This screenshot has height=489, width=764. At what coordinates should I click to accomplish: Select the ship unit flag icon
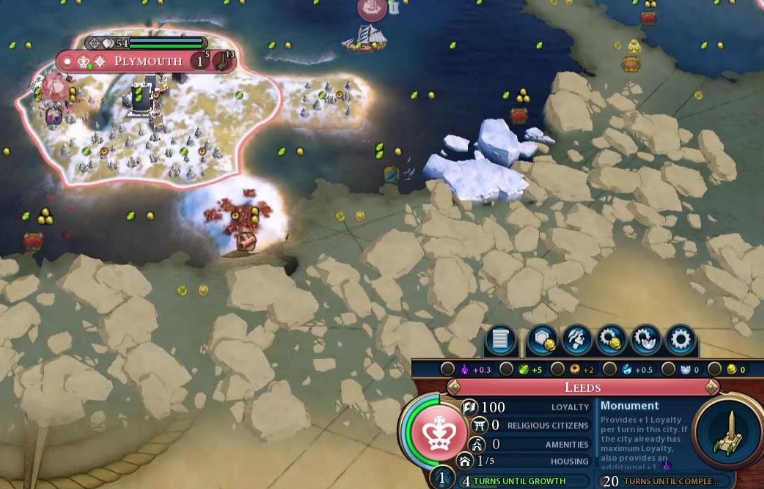[x=372, y=9]
